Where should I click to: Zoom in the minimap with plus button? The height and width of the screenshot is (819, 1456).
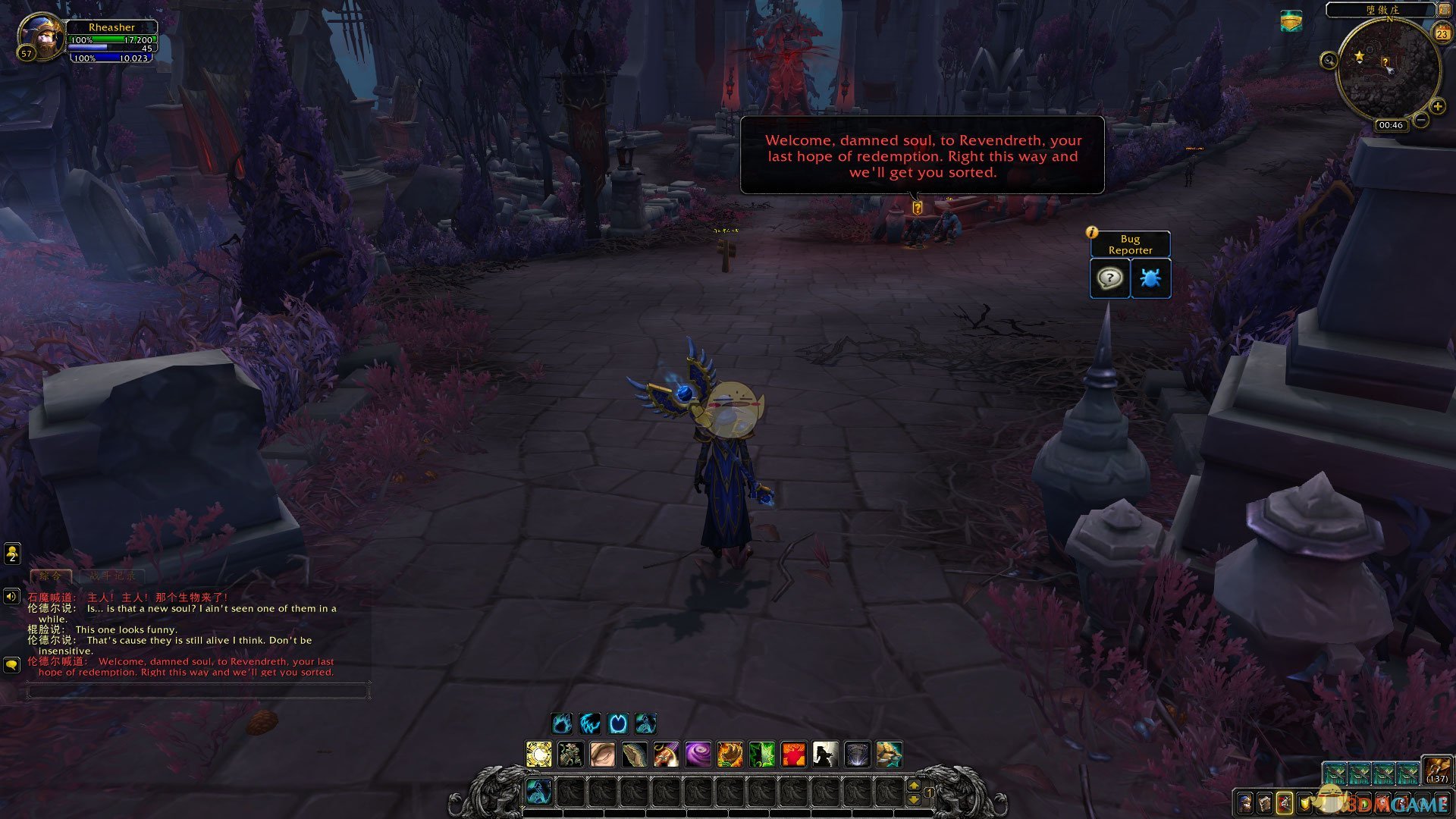click(x=1437, y=107)
